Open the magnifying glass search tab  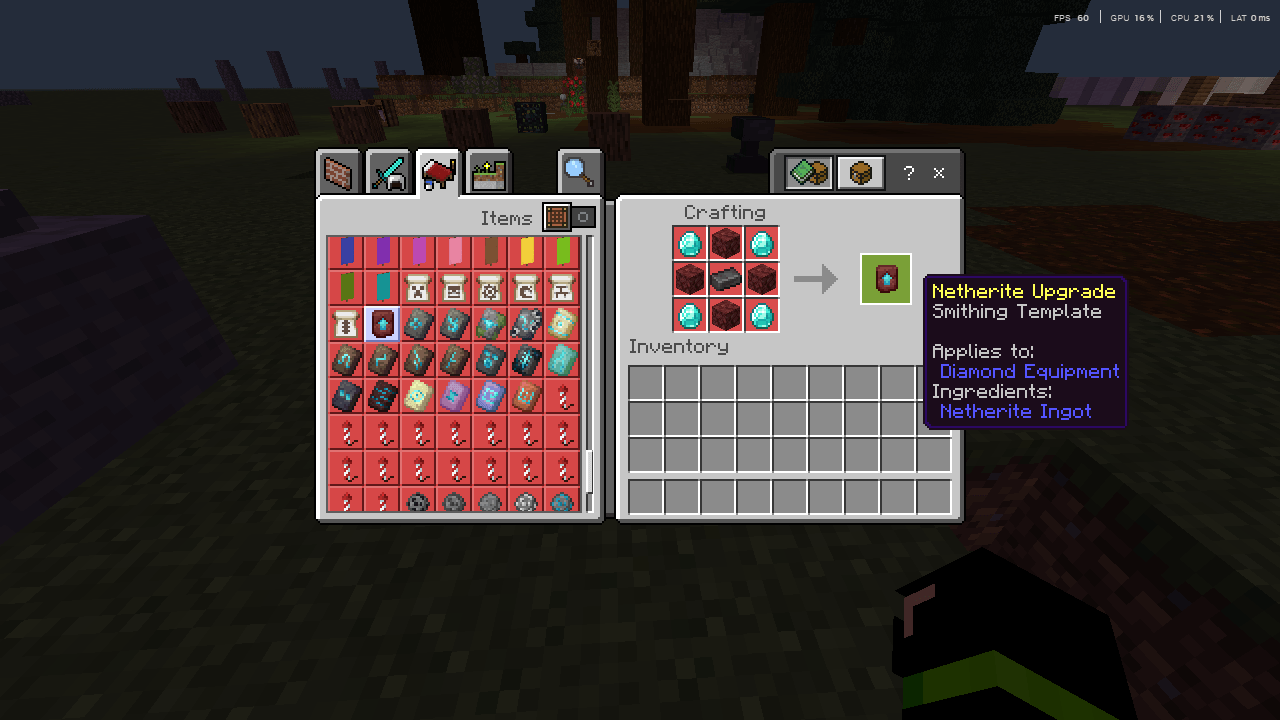(x=580, y=172)
